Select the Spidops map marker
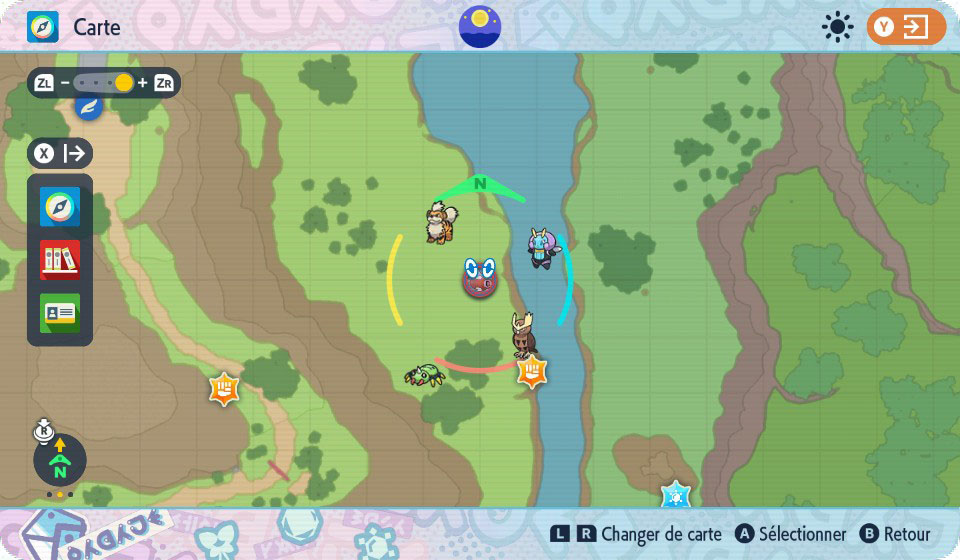 [424, 375]
